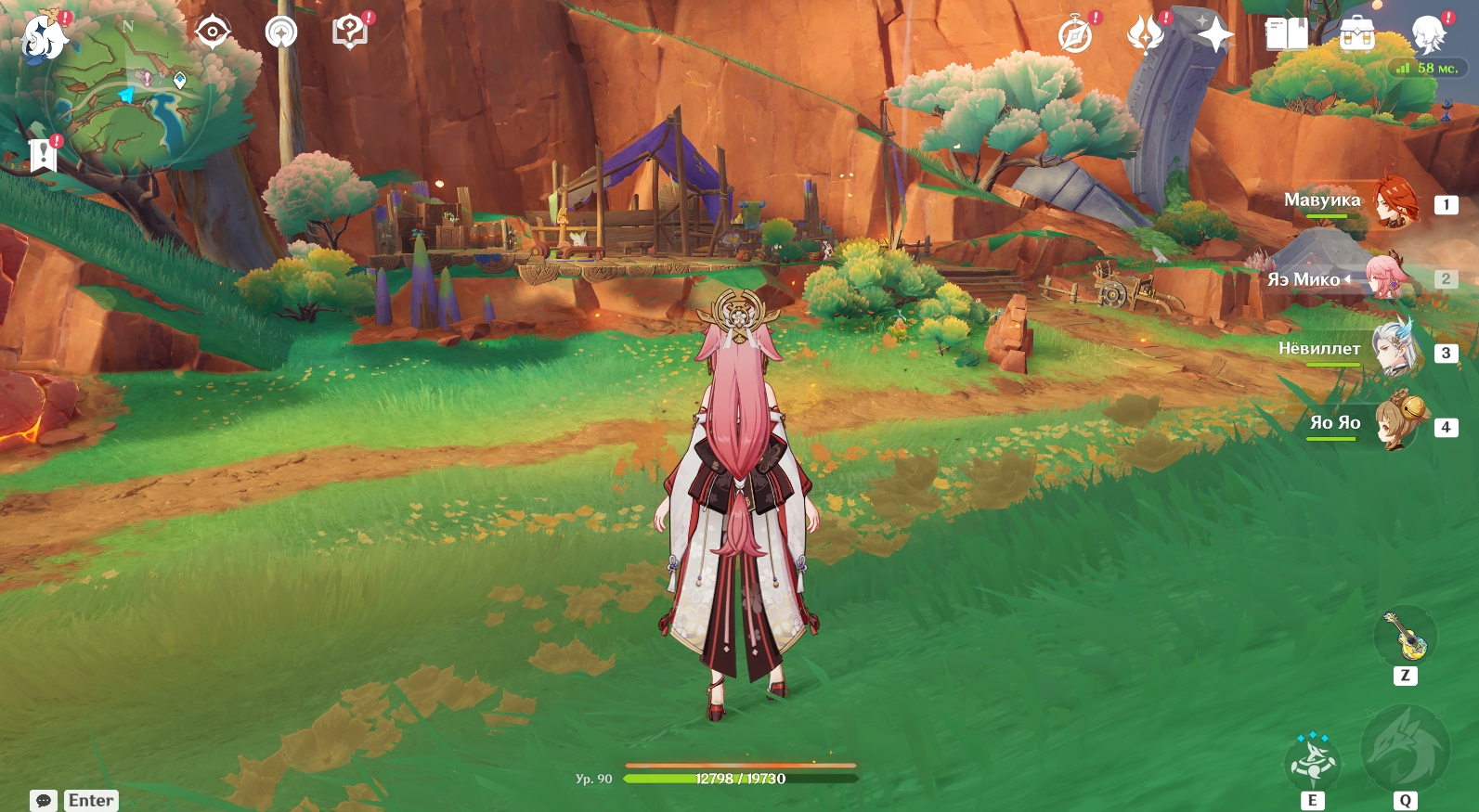This screenshot has height=812, width=1479.
Task: Click the concentric rings star icon
Action: tap(280, 32)
